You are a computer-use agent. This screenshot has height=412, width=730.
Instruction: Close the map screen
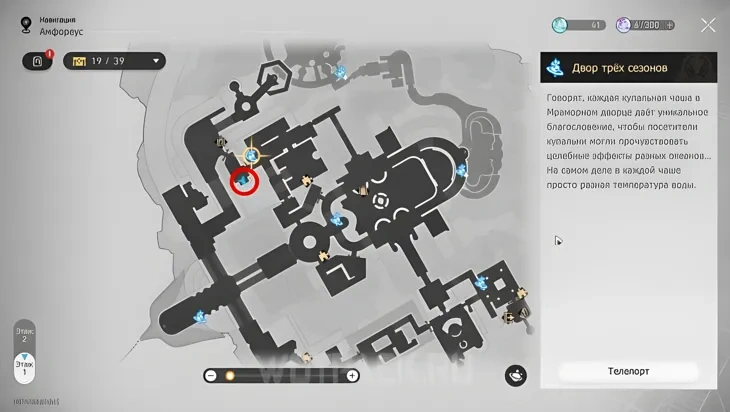click(707, 25)
